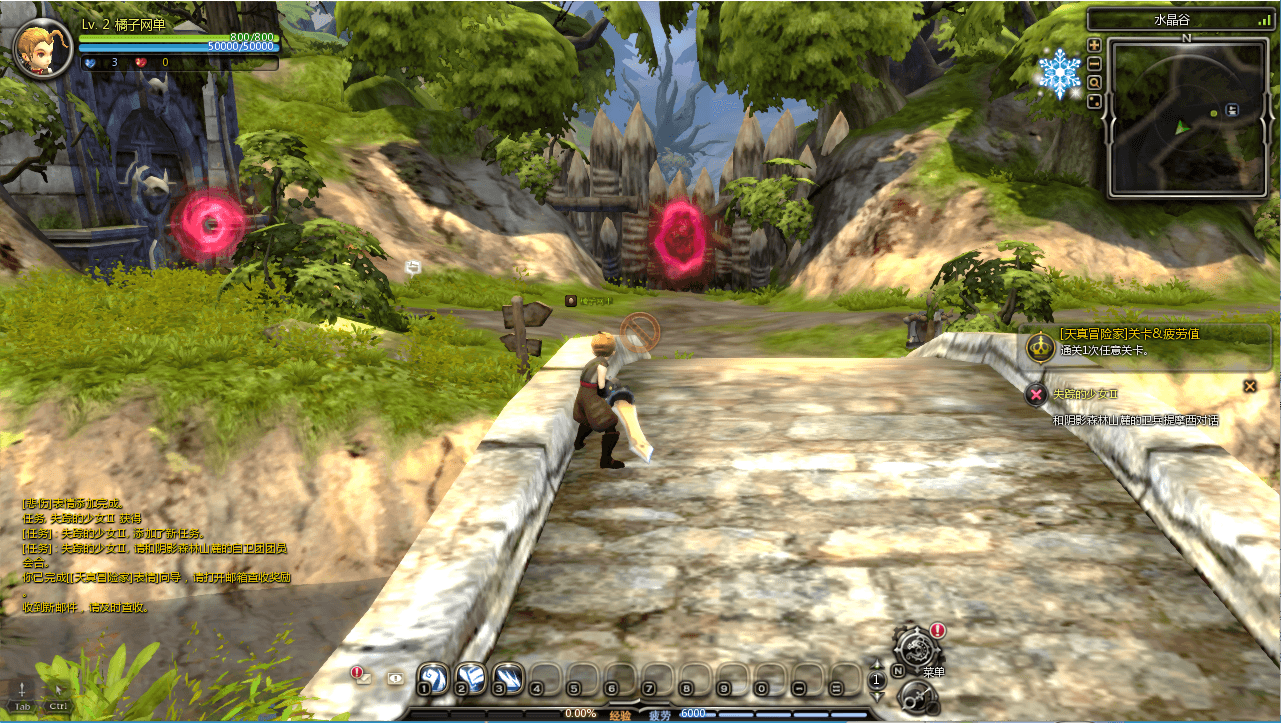1281x723 pixels.
Task: Zoom in the minimap with the plus button
Action: click(1094, 45)
